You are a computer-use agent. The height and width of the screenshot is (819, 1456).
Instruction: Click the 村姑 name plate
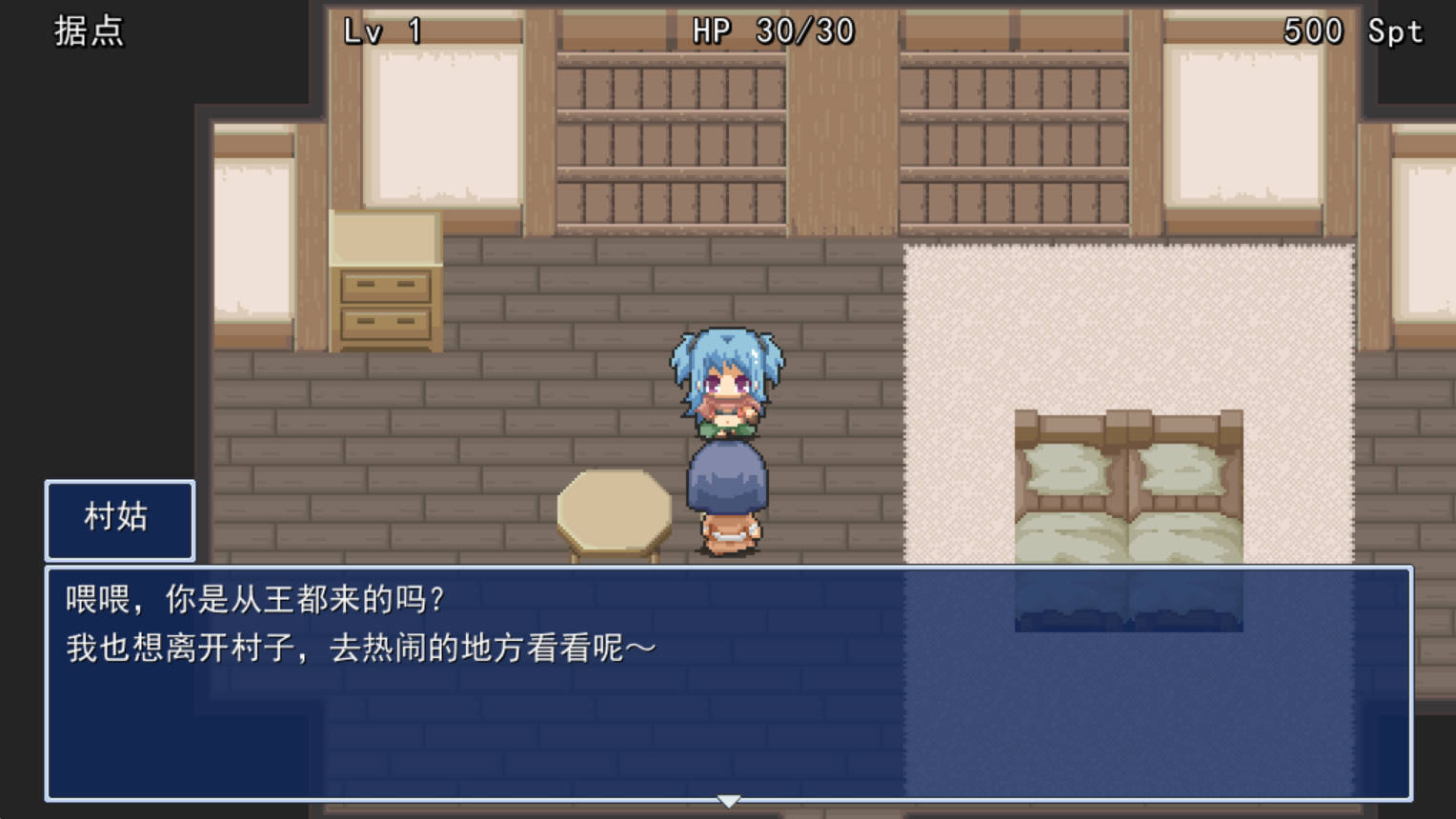pyautogui.click(x=118, y=518)
